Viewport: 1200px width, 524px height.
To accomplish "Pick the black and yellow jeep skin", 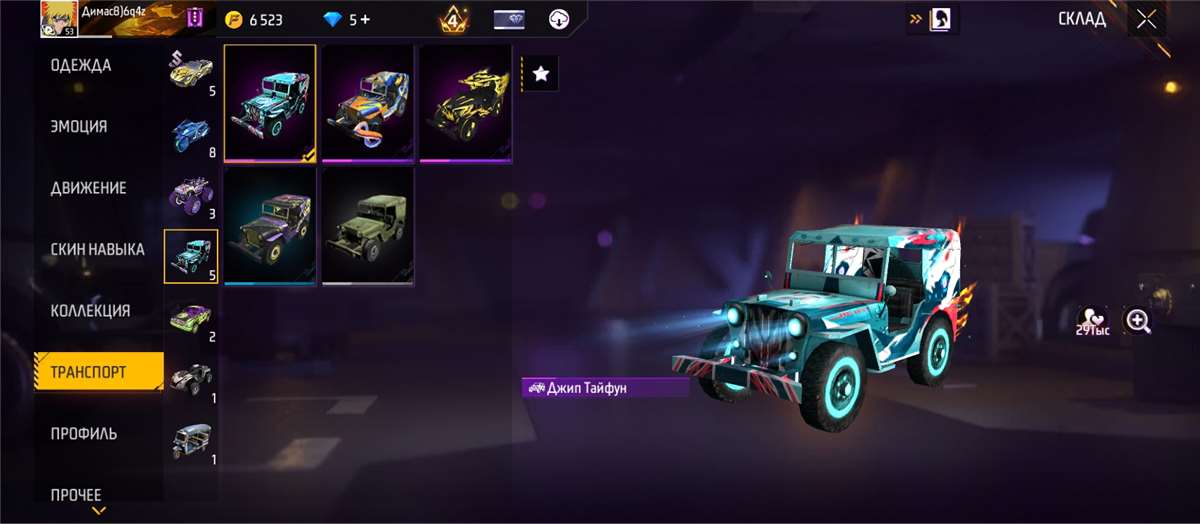I will [x=464, y=103].
